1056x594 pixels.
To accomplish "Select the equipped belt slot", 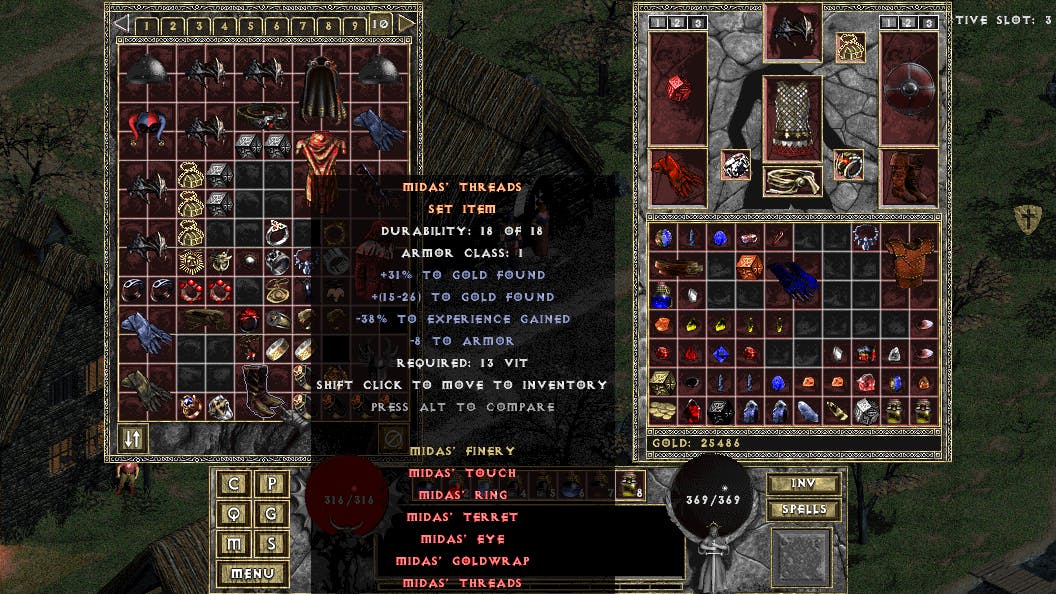I will click(792, 181).
